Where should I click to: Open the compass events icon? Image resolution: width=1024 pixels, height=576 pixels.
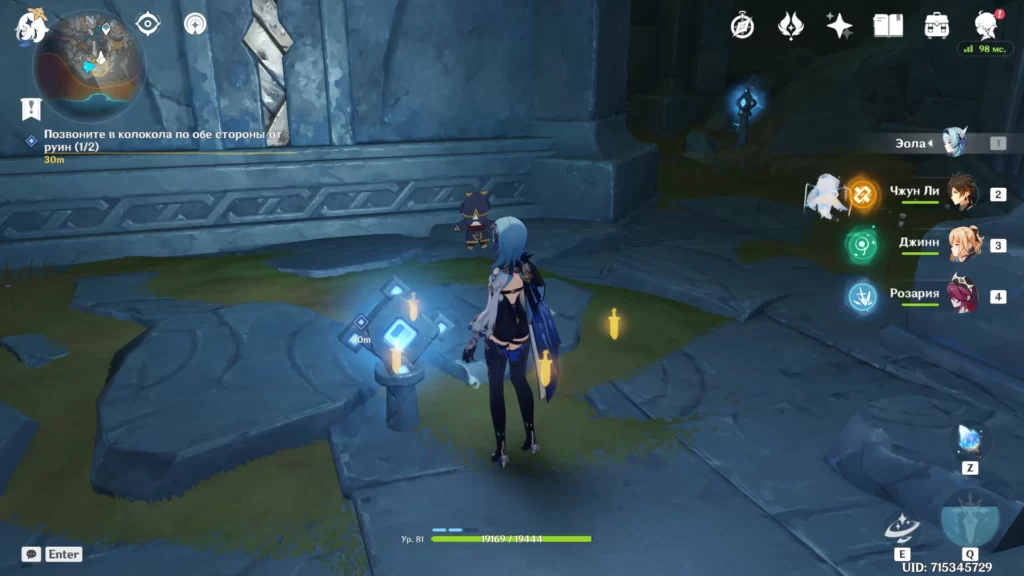tap(742, 26)
